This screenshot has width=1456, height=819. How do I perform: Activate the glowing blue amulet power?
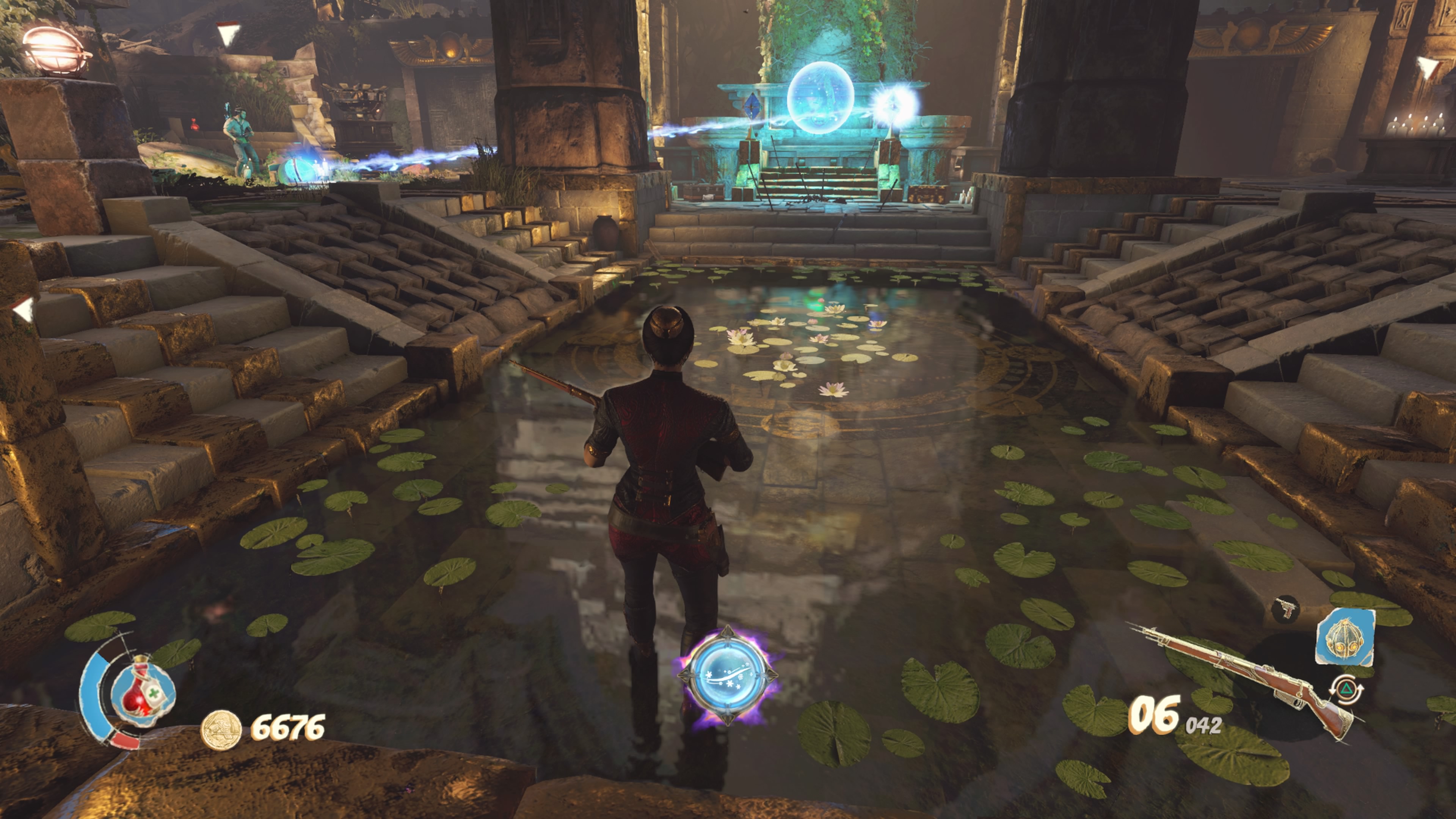click(728, 675)
